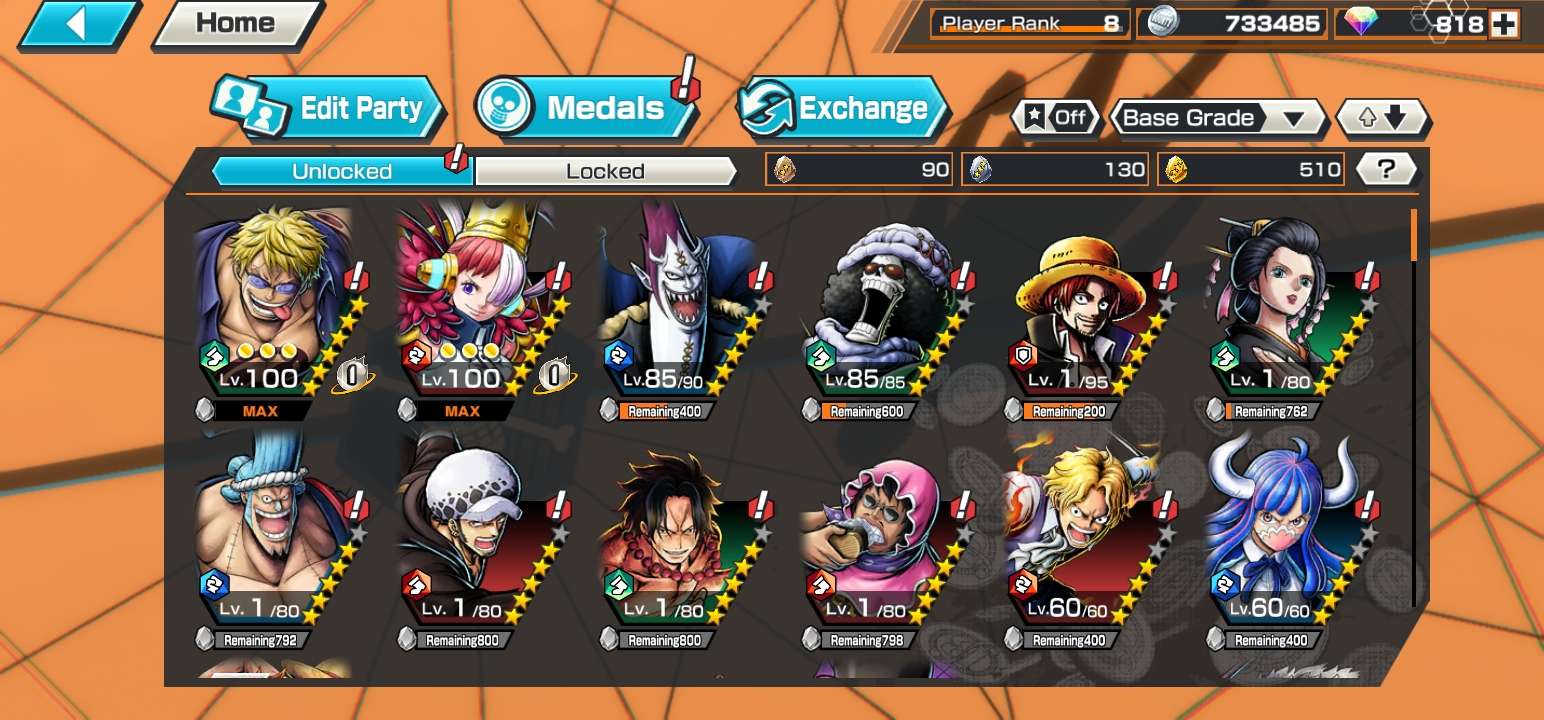Switch to the Locked characters tab
The image size is (1544, 720).
tap(604, 171)
